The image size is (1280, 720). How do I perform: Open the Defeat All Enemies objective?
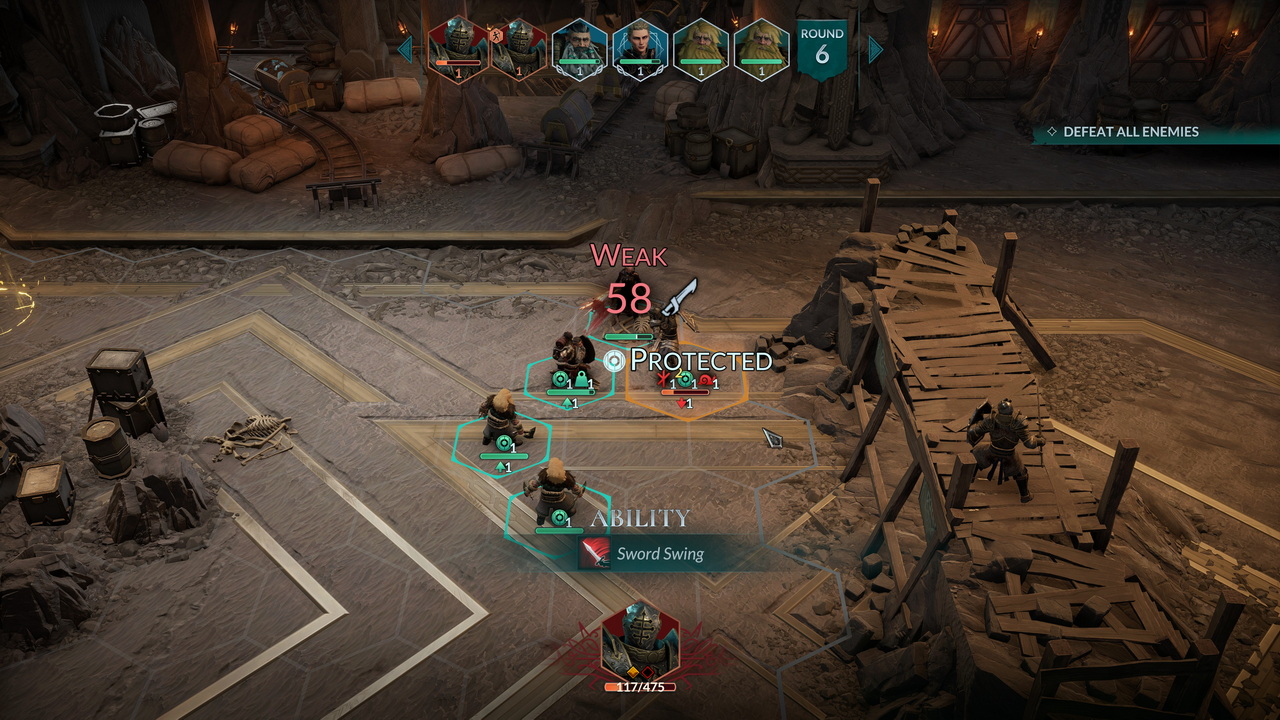click(1130, 132)
